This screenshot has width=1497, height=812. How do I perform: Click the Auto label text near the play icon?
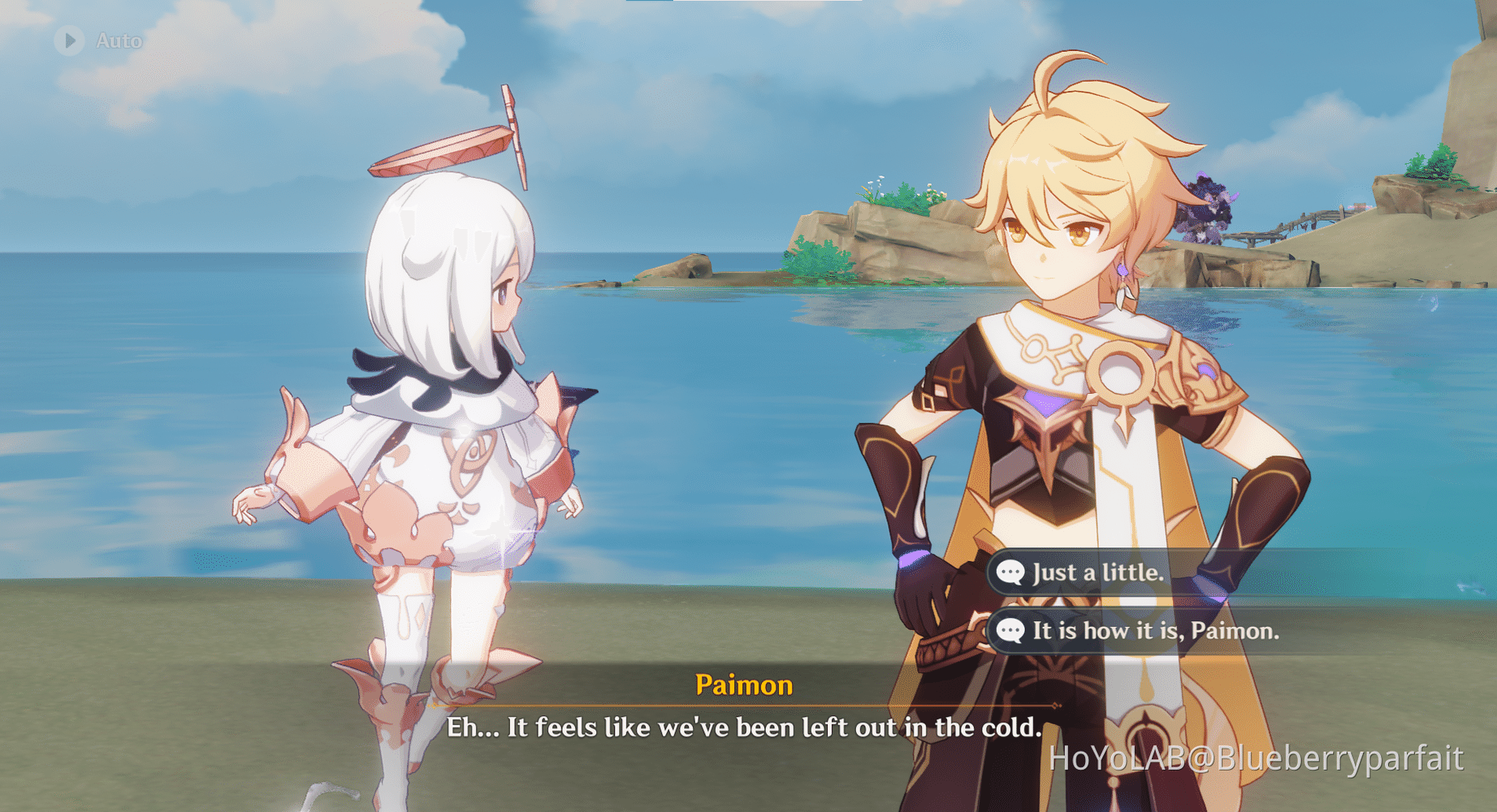(119, 41)
